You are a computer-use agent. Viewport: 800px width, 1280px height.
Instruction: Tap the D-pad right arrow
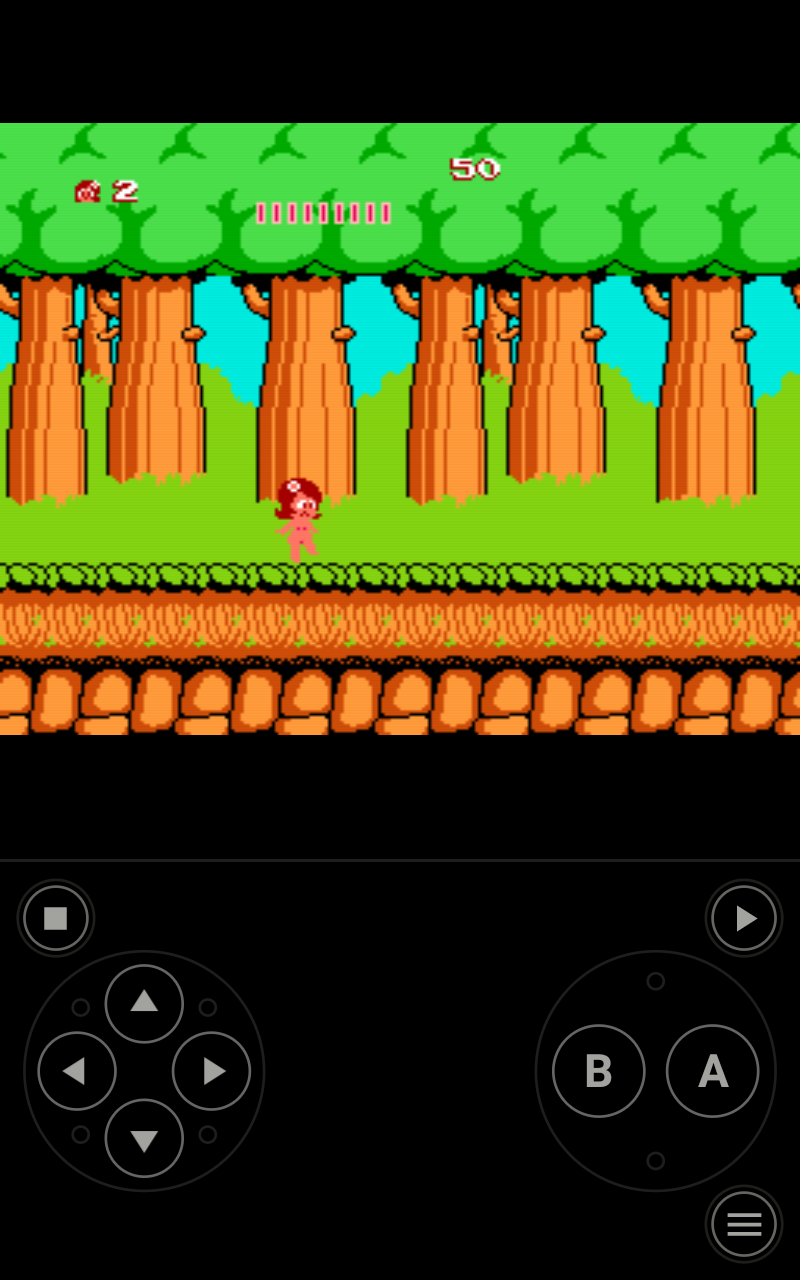(x=211, y=1071)
